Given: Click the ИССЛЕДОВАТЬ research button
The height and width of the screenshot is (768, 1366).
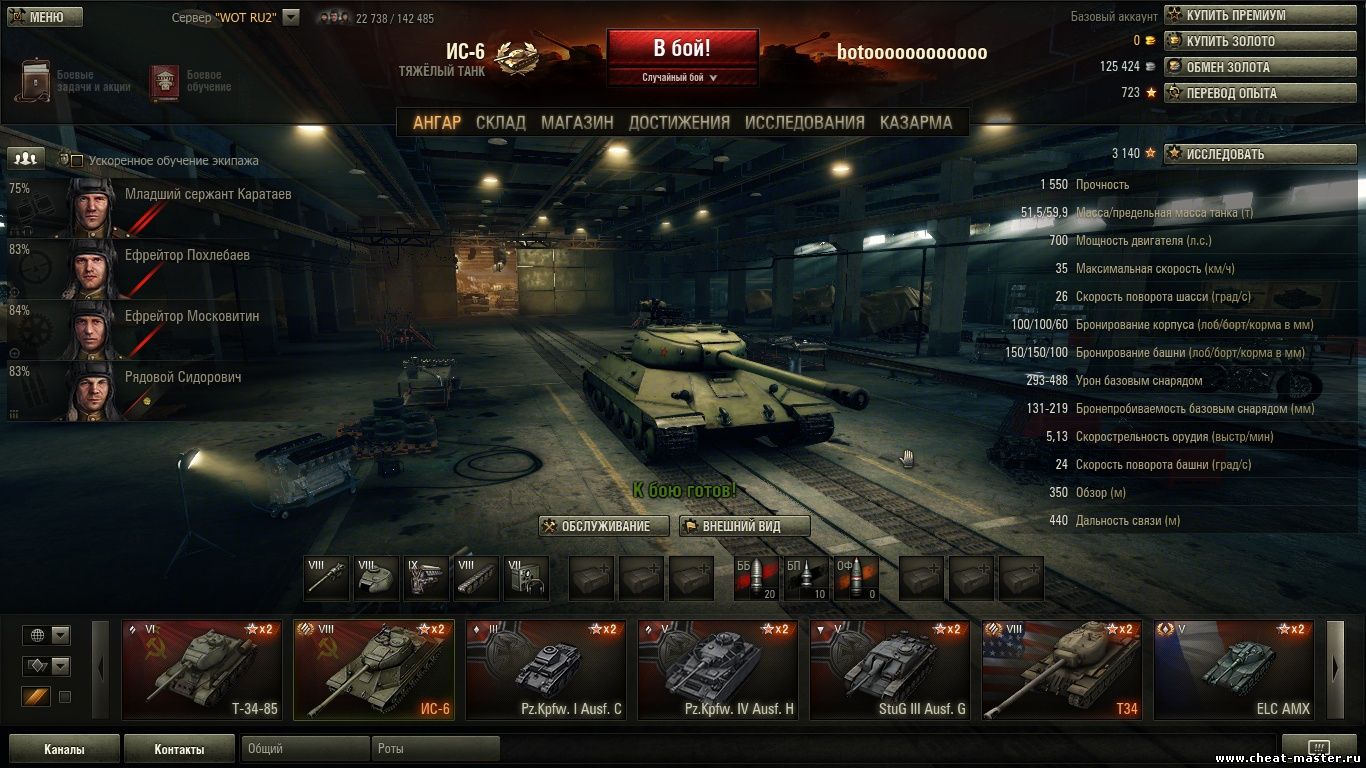Looking at the screenshot, I should (x=1260, y=154).
